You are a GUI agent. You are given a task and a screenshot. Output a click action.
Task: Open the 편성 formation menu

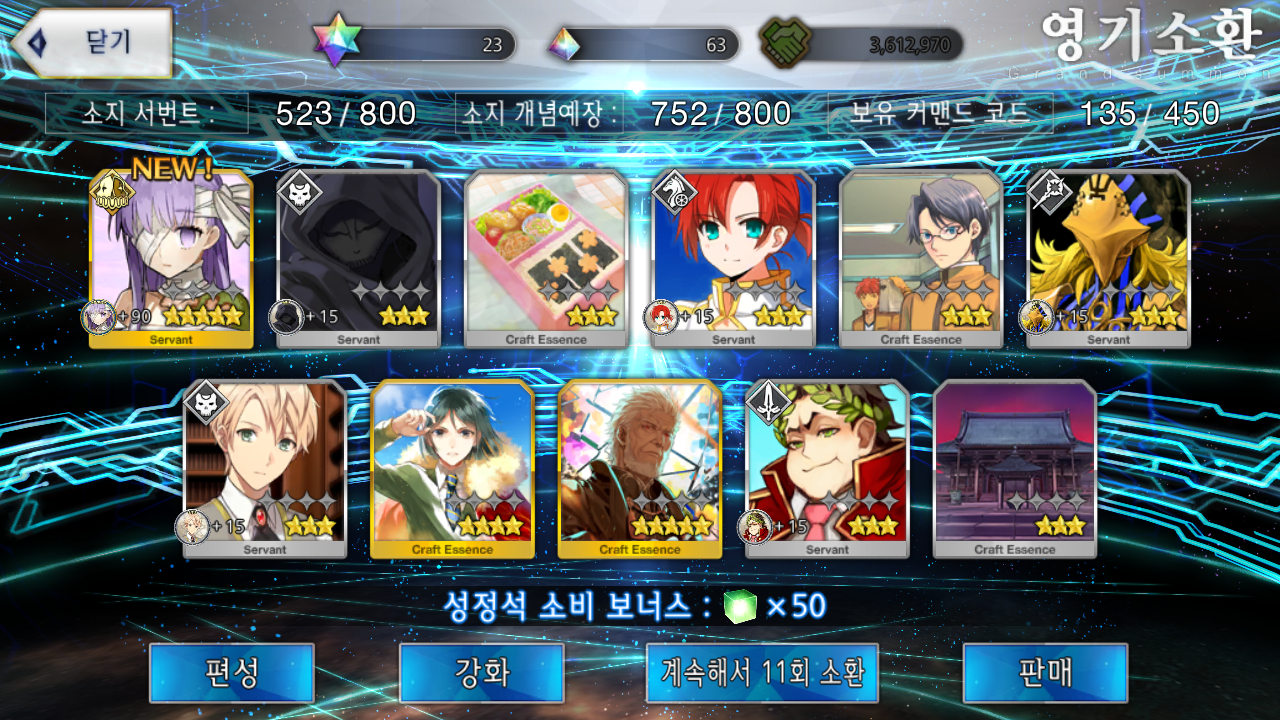231,672
